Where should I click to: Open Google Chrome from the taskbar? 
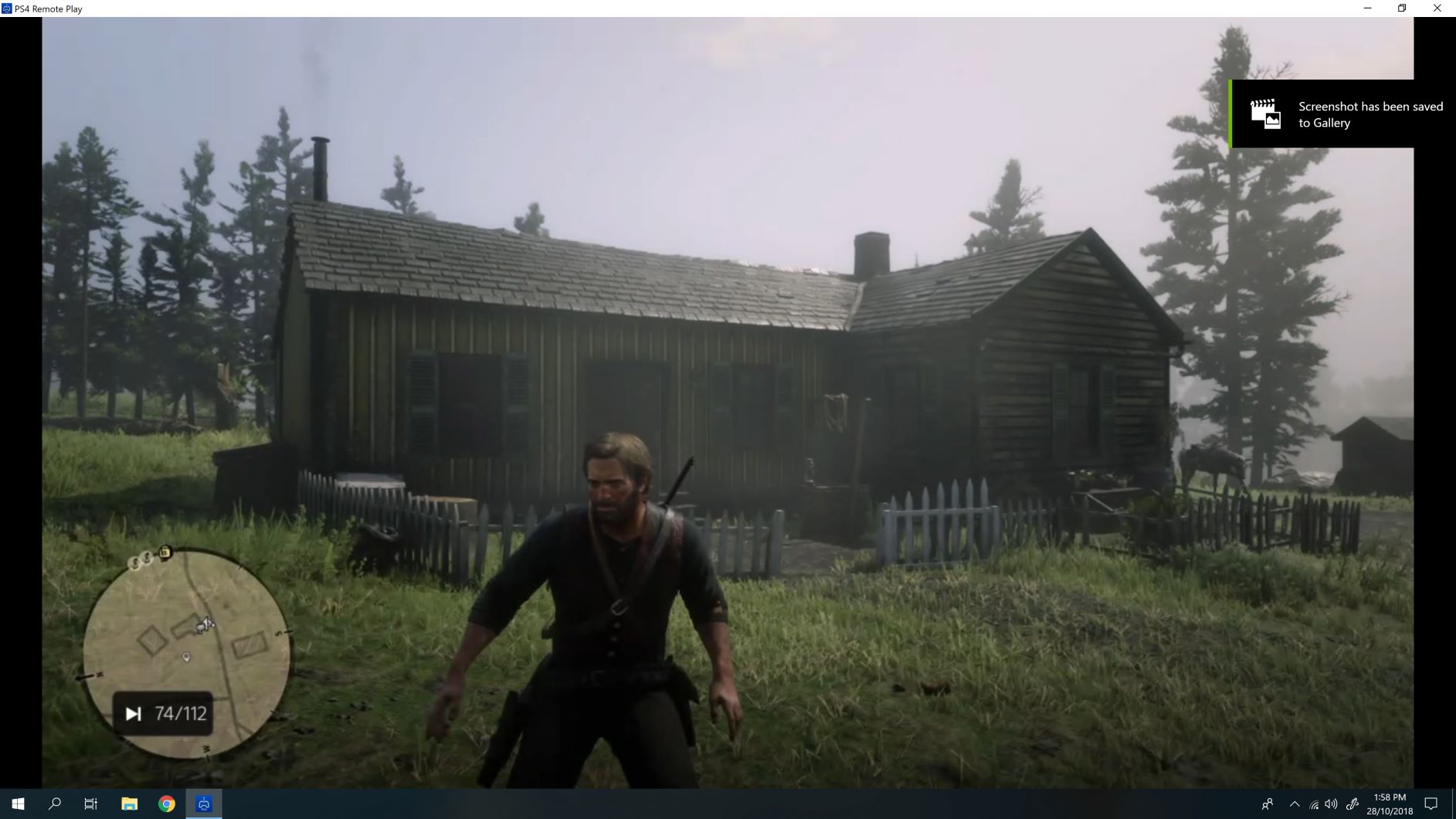(x=166, y=804)
